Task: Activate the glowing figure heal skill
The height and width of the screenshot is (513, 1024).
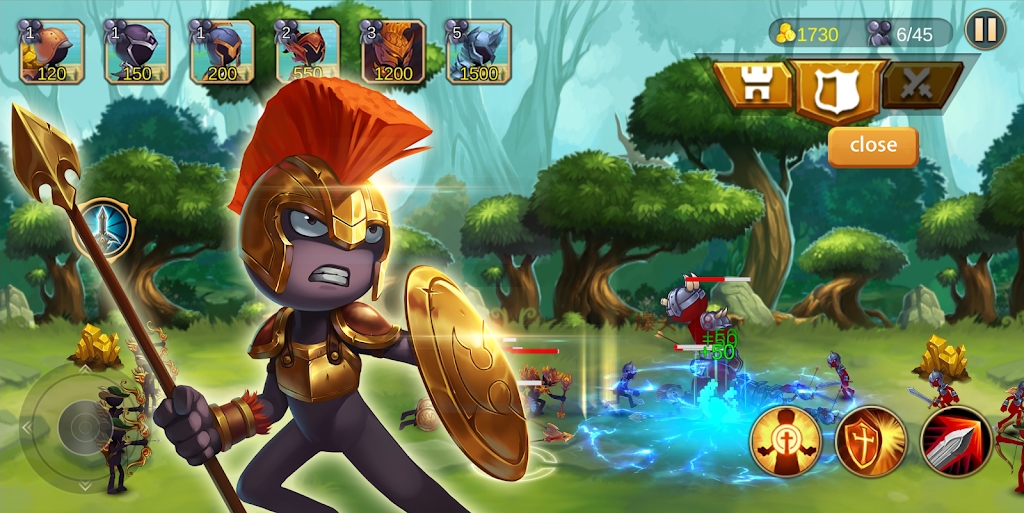Action: (x=785, y=441)
